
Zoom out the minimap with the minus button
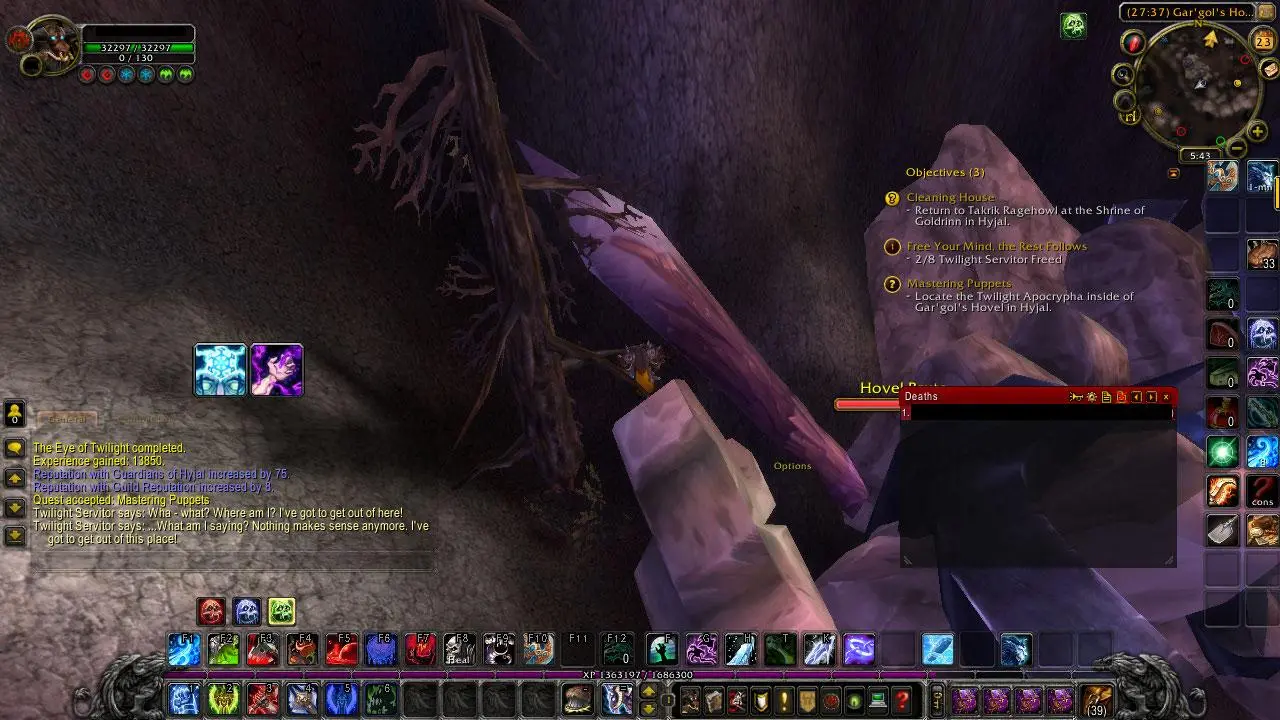[x=1237, y=148]
